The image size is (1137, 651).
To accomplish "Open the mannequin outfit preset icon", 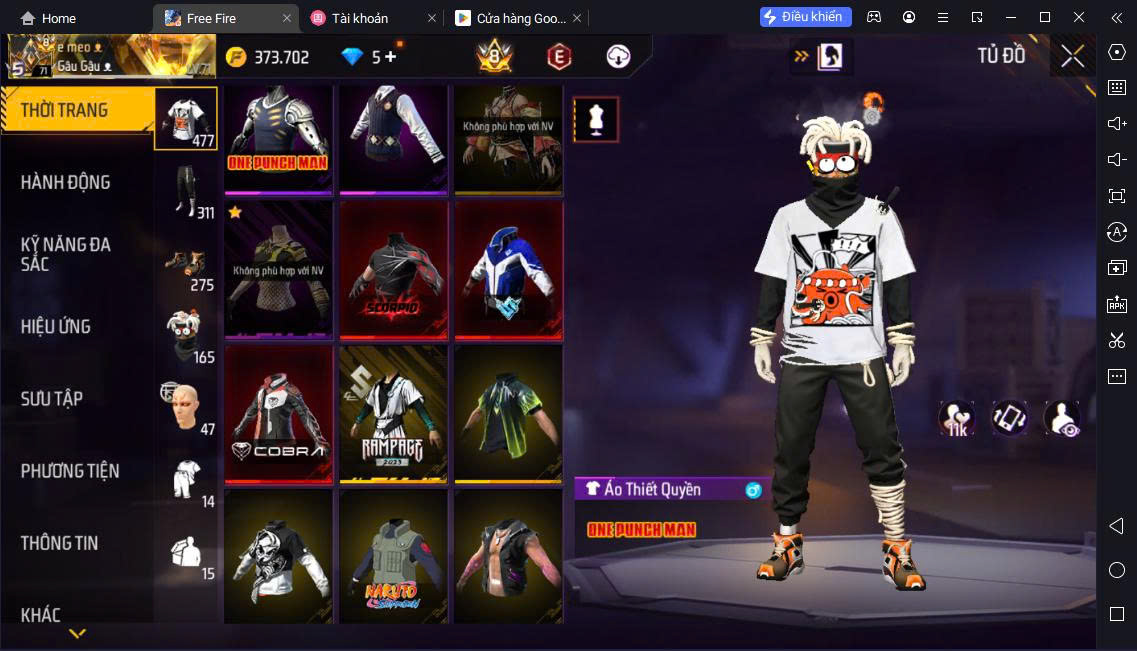I will coord(596,120).
